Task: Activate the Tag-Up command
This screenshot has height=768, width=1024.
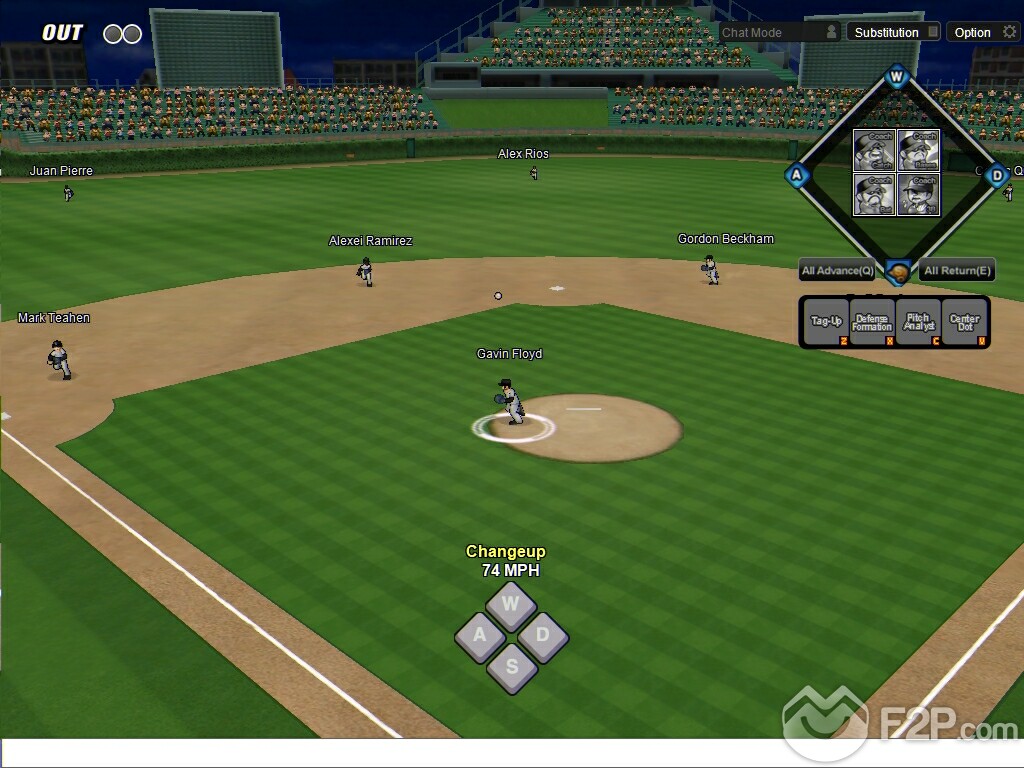Action: 826,322
